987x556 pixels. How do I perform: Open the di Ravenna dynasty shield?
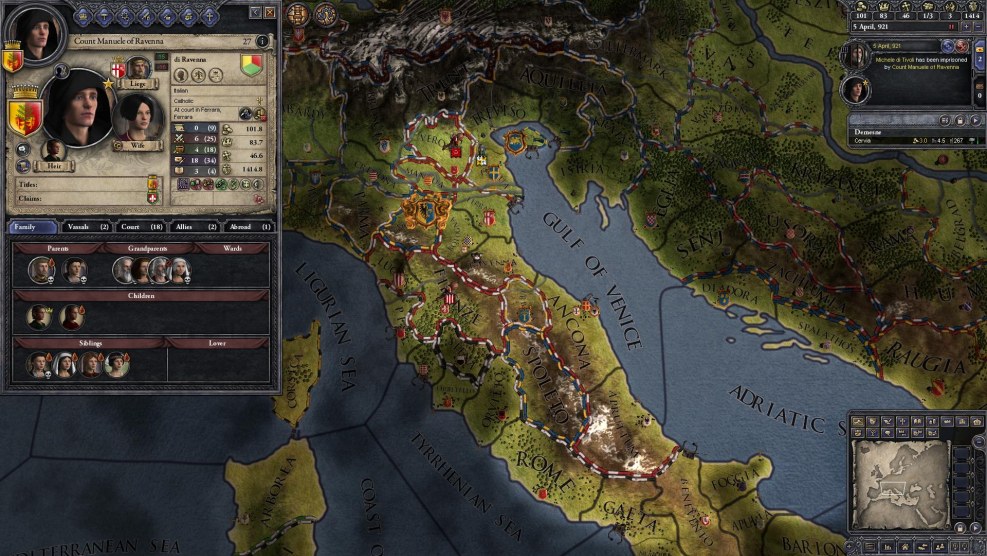point(252,66)
